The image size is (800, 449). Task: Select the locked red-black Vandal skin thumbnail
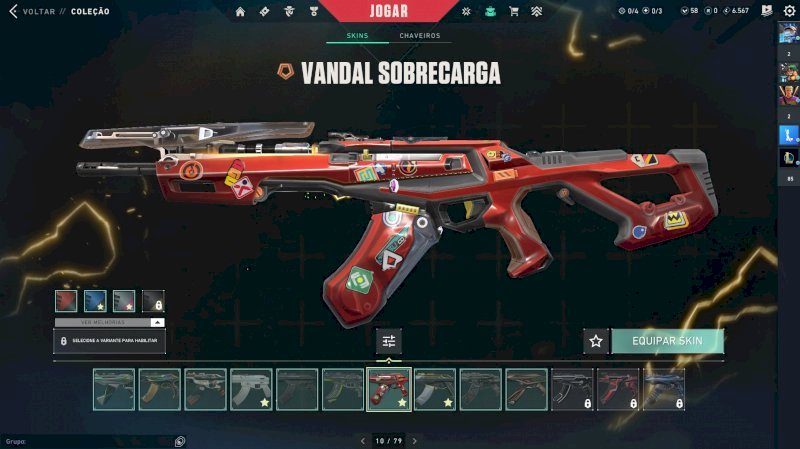tap(618, 389)
